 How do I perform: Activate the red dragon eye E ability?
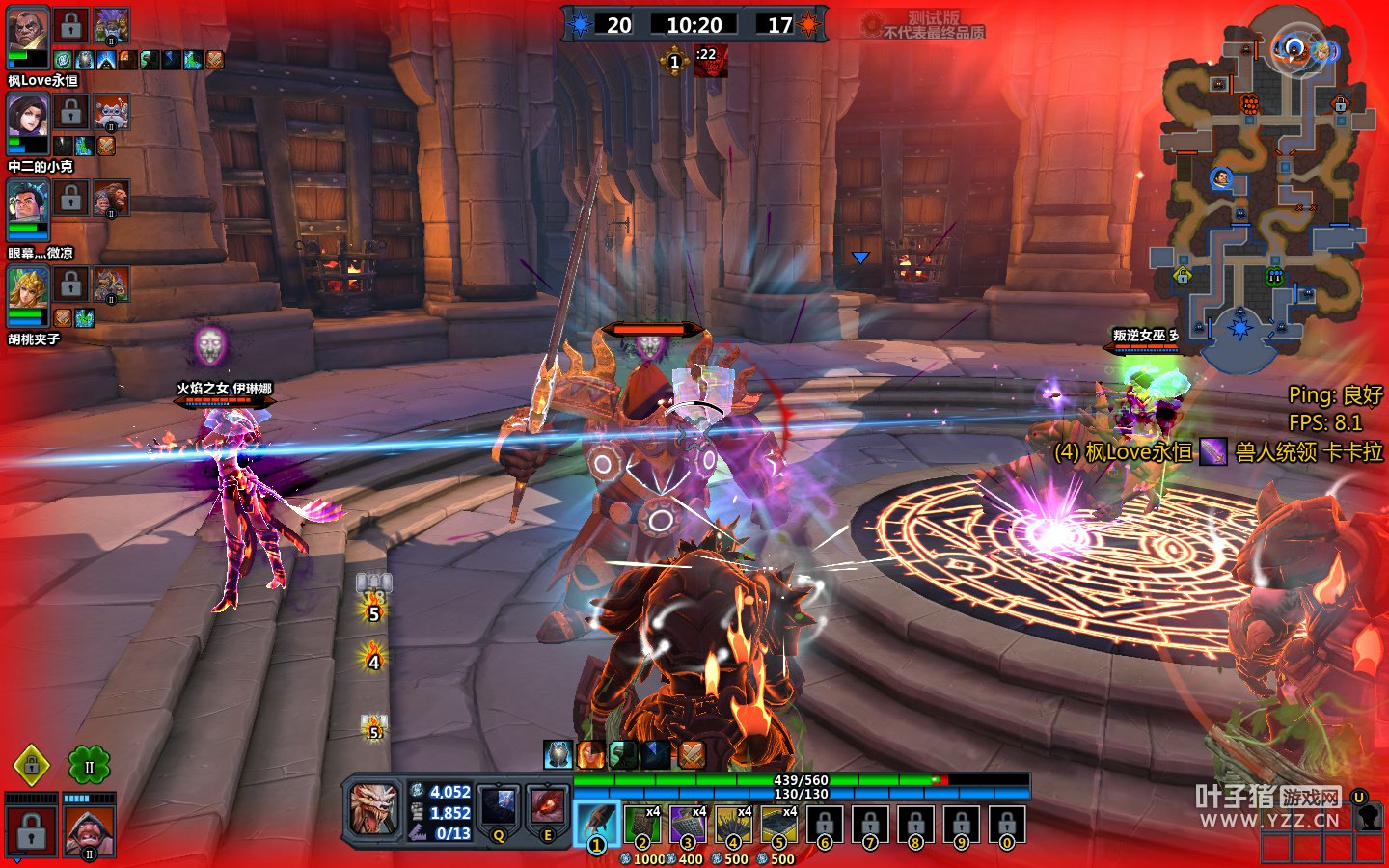[x=548, y=808]
